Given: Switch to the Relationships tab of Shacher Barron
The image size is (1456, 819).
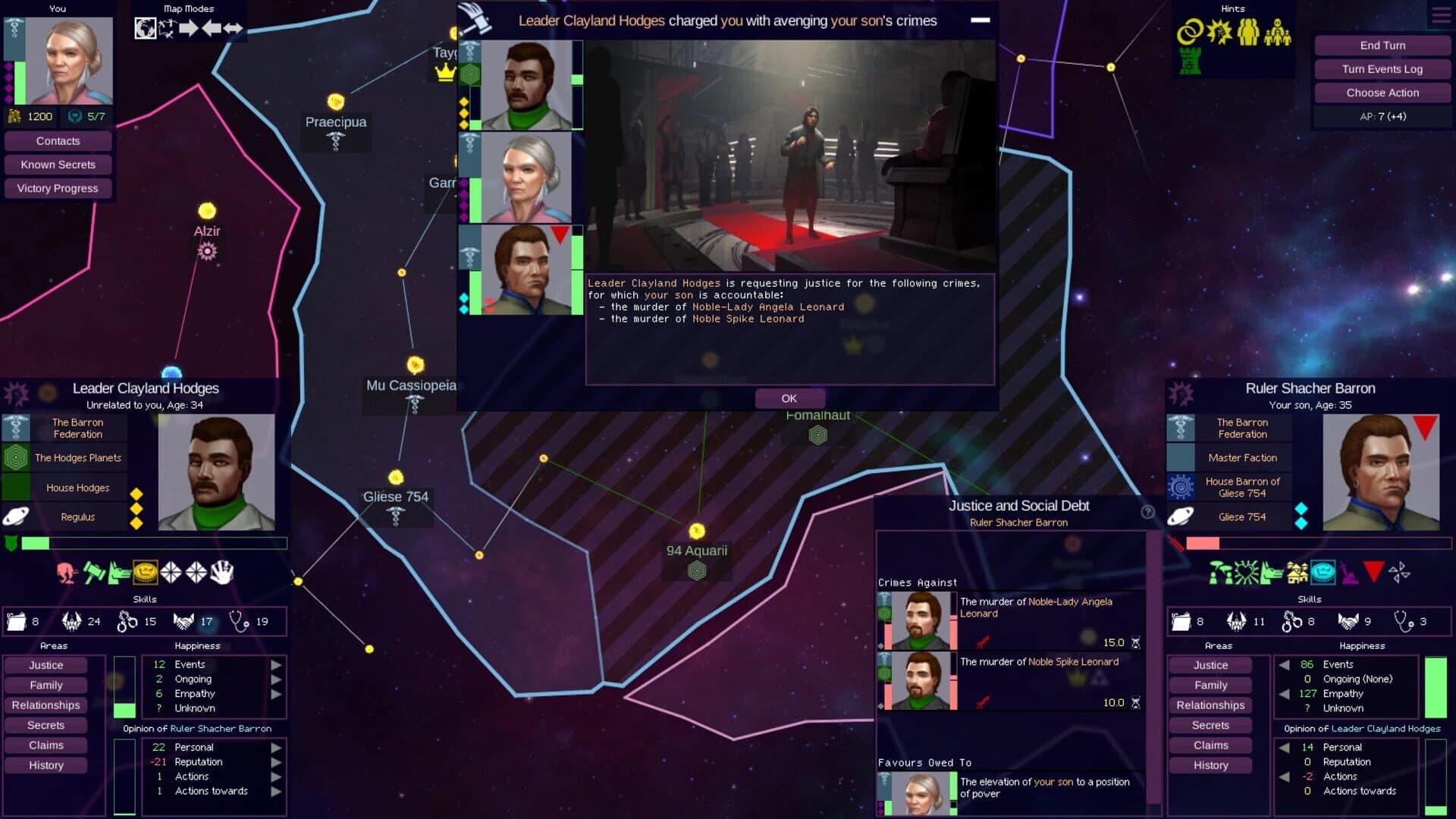Looking at the screenshot, I should point(1210,705).
